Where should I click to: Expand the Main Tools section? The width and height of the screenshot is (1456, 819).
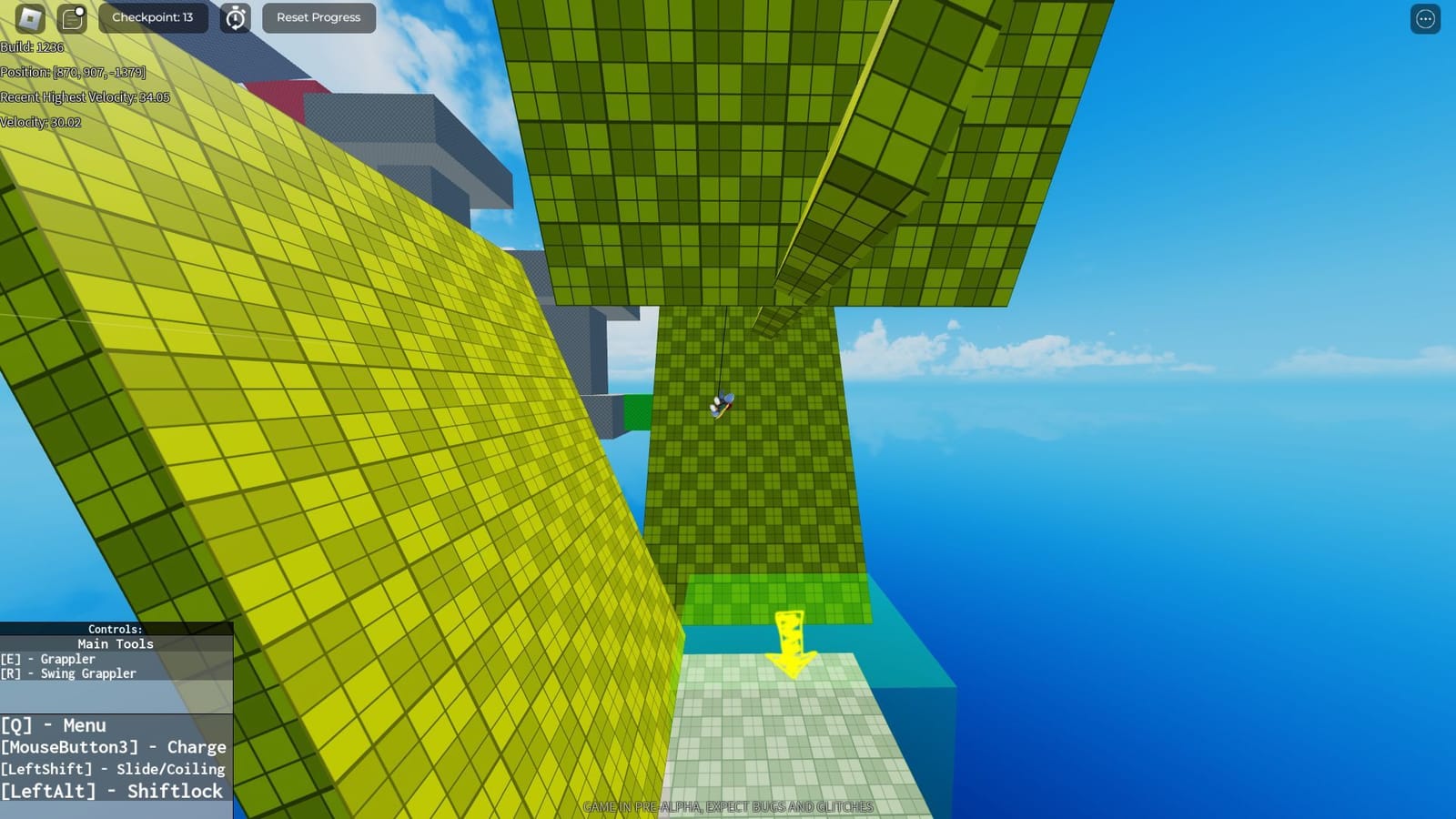114,643
